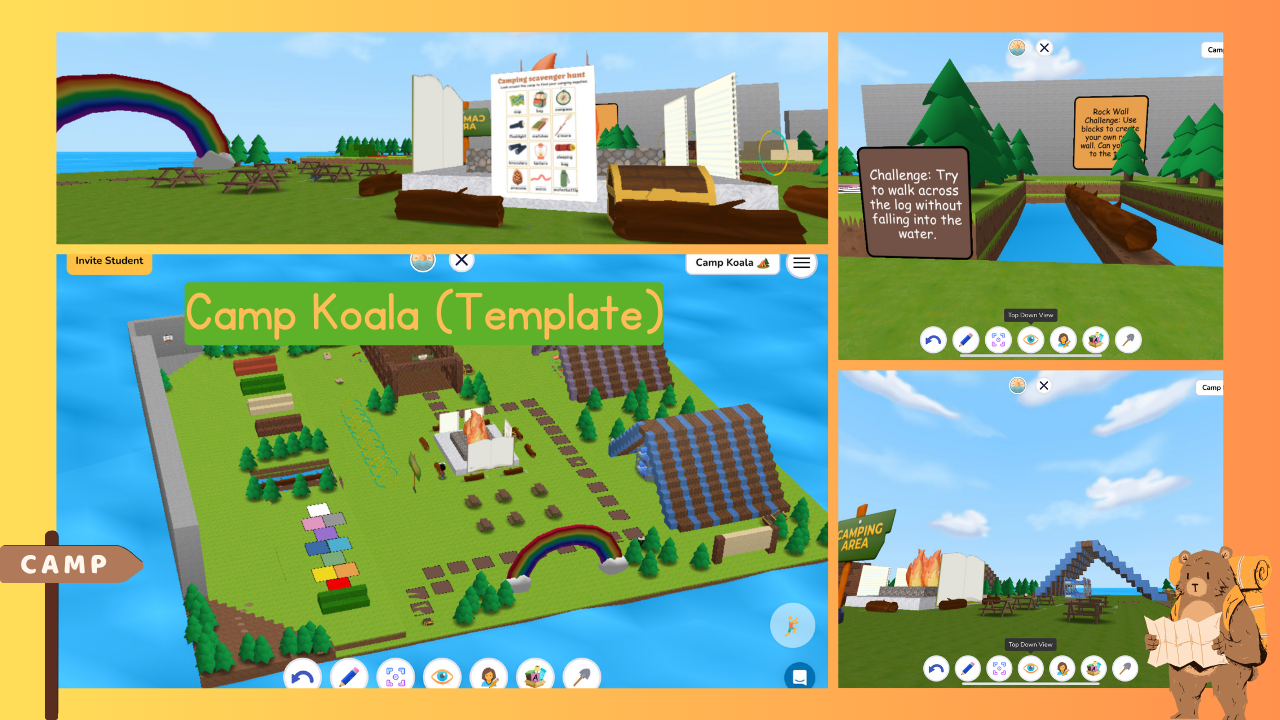Toggle the eye view in the log challenge panel
The height and width of the screenshot is (720, 1280).
(1030, 340)
